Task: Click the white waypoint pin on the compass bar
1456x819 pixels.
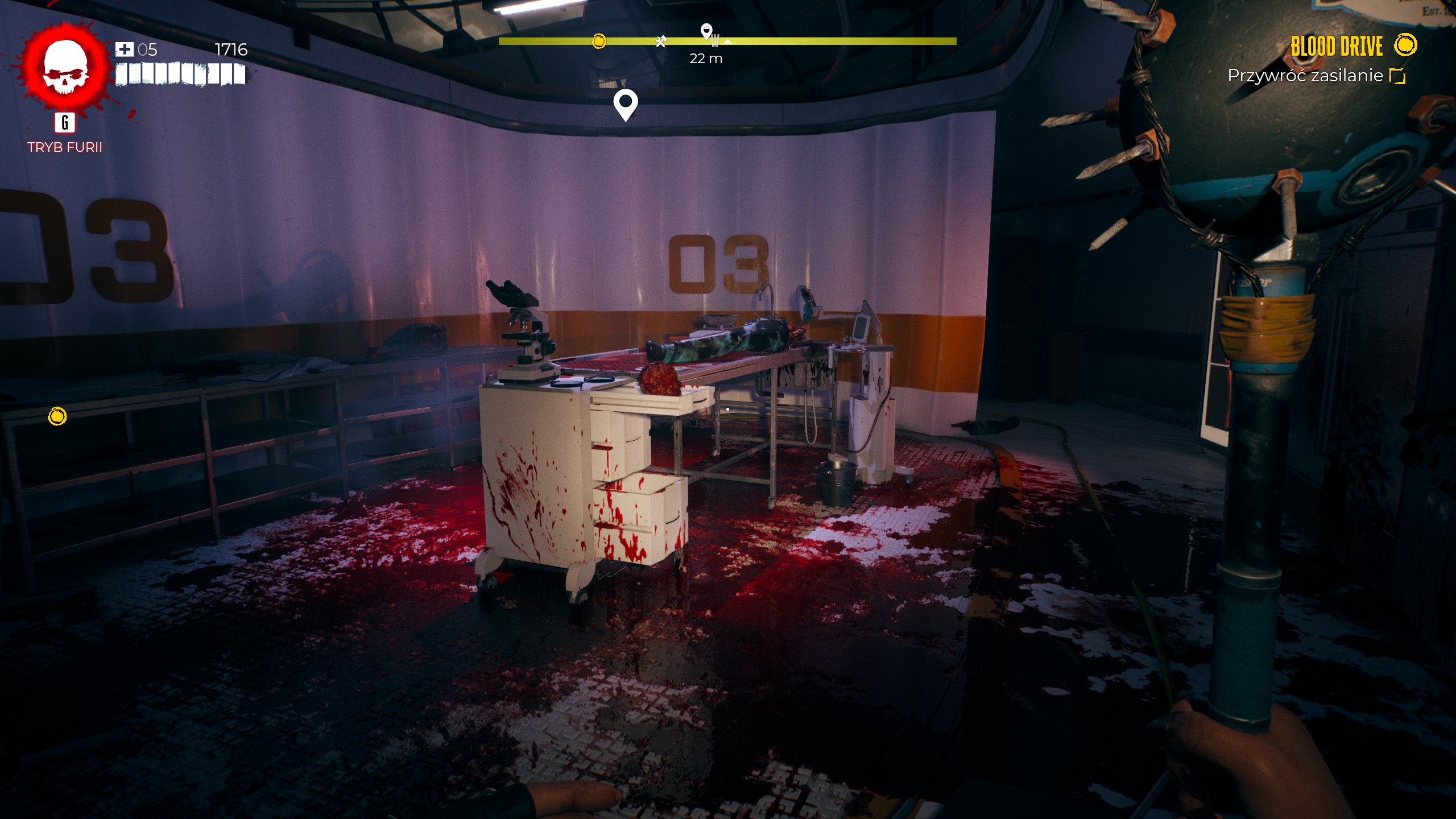Action: [x=706, y=31]
